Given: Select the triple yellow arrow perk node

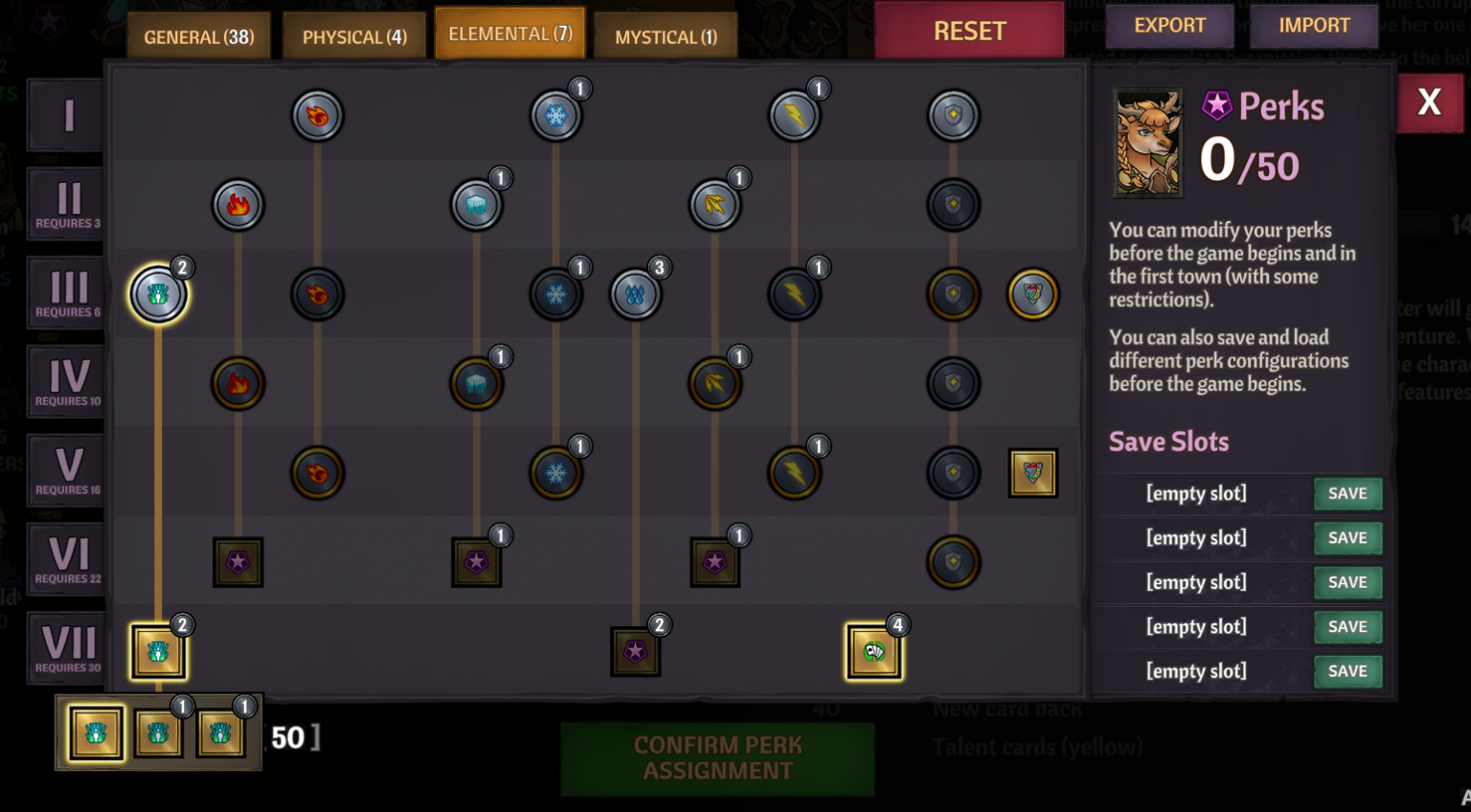Looking at the screenshot, I should click(715, 204).
